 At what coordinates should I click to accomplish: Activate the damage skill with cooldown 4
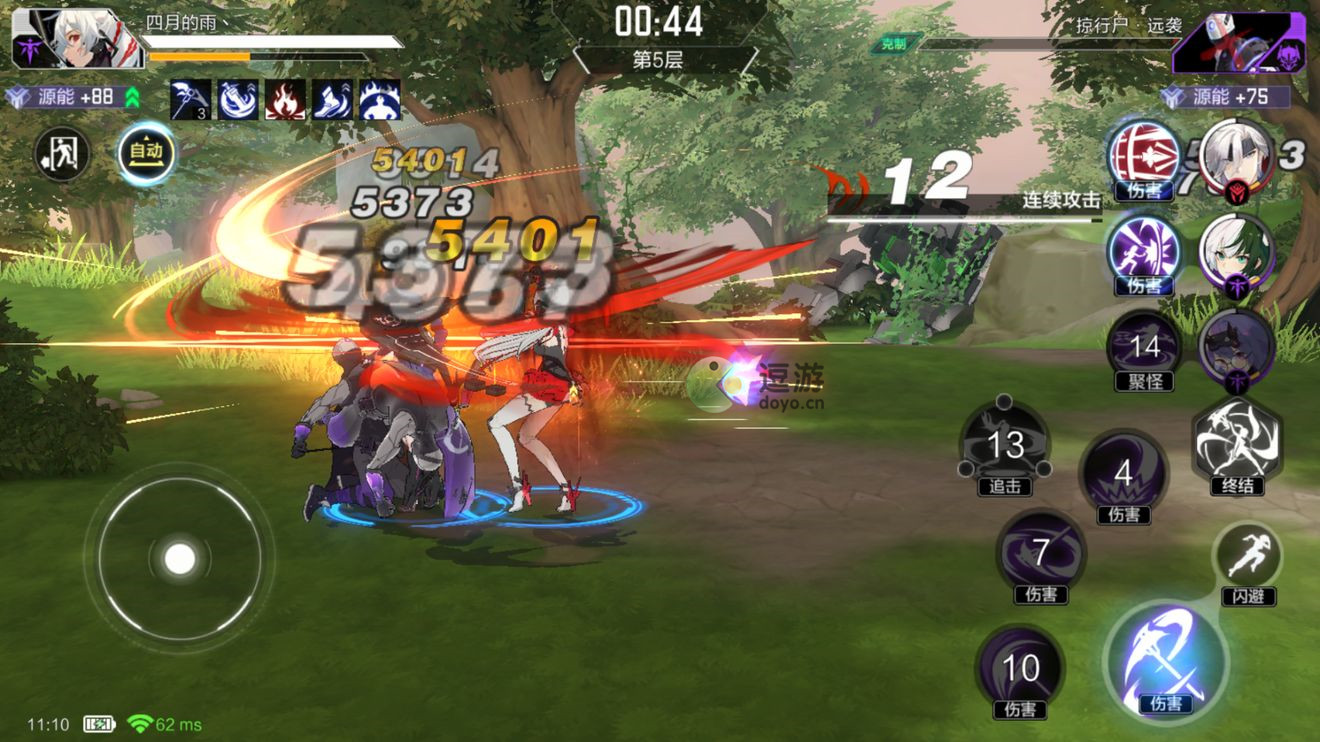[x=1123, y=474]
